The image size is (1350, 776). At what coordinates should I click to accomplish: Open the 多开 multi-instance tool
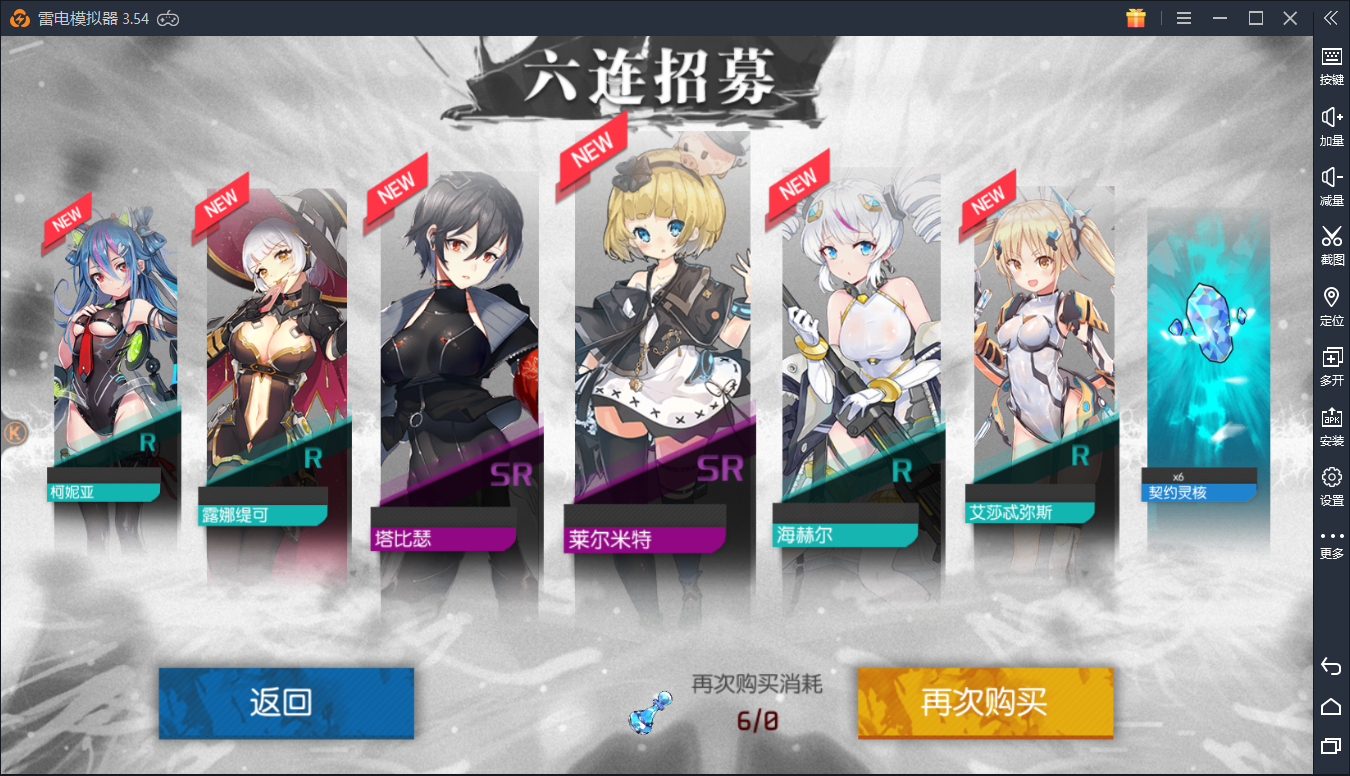[x=1331, y=364]
